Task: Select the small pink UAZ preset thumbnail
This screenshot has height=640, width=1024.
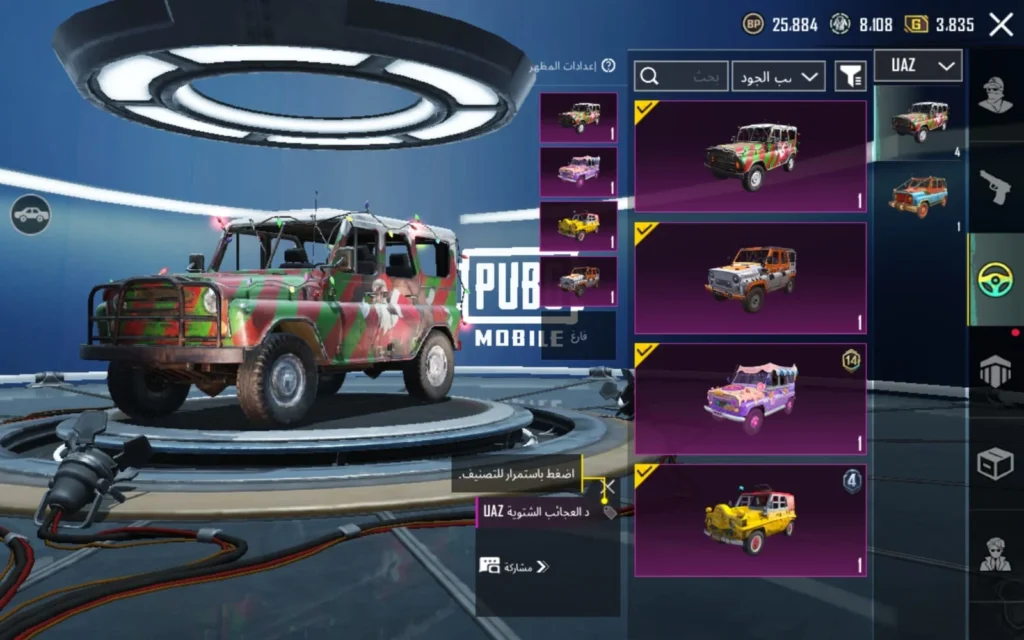Action: click(x=578, y=172)
